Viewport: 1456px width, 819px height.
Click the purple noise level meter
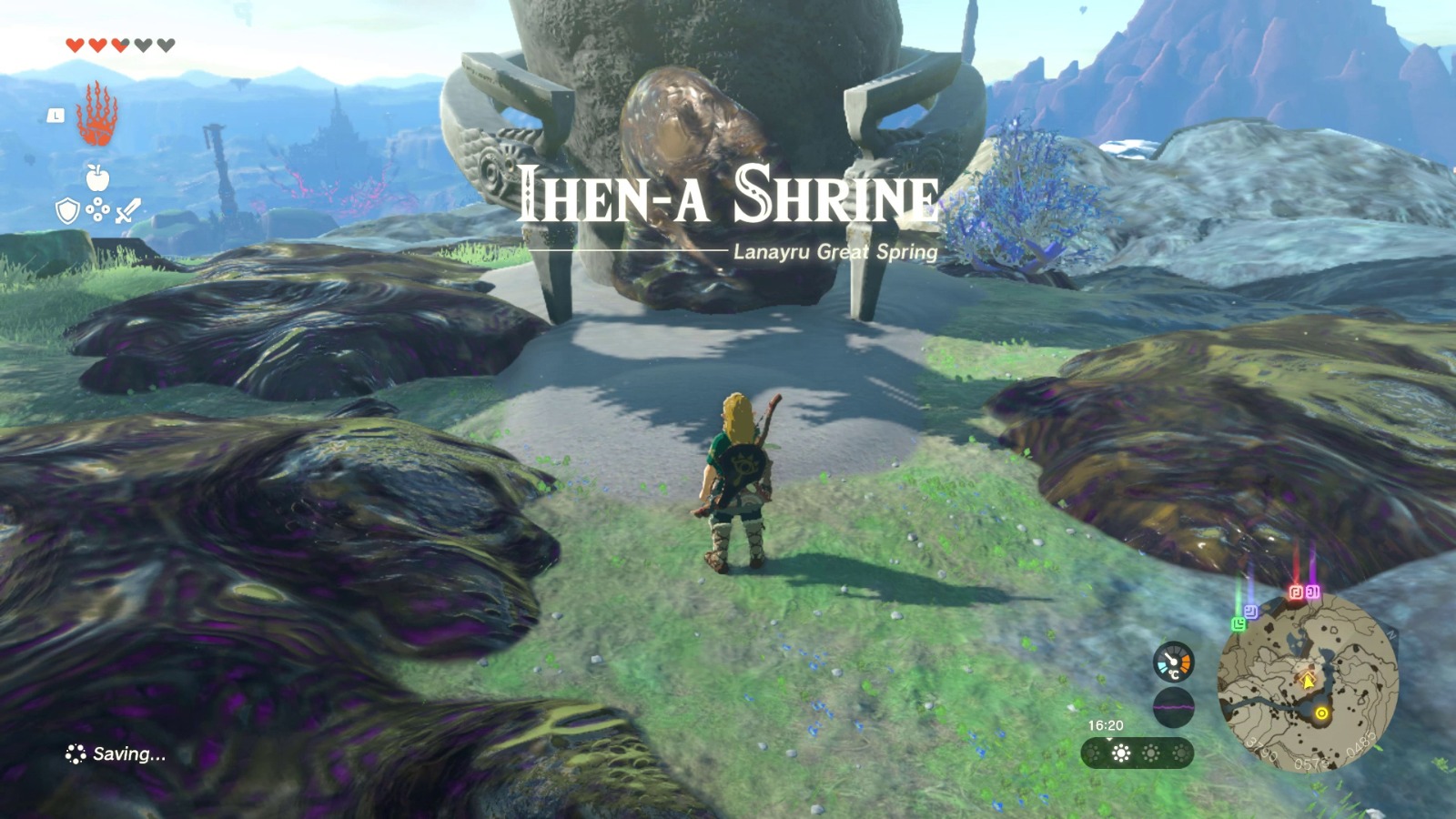click(x=1174, y=706)
